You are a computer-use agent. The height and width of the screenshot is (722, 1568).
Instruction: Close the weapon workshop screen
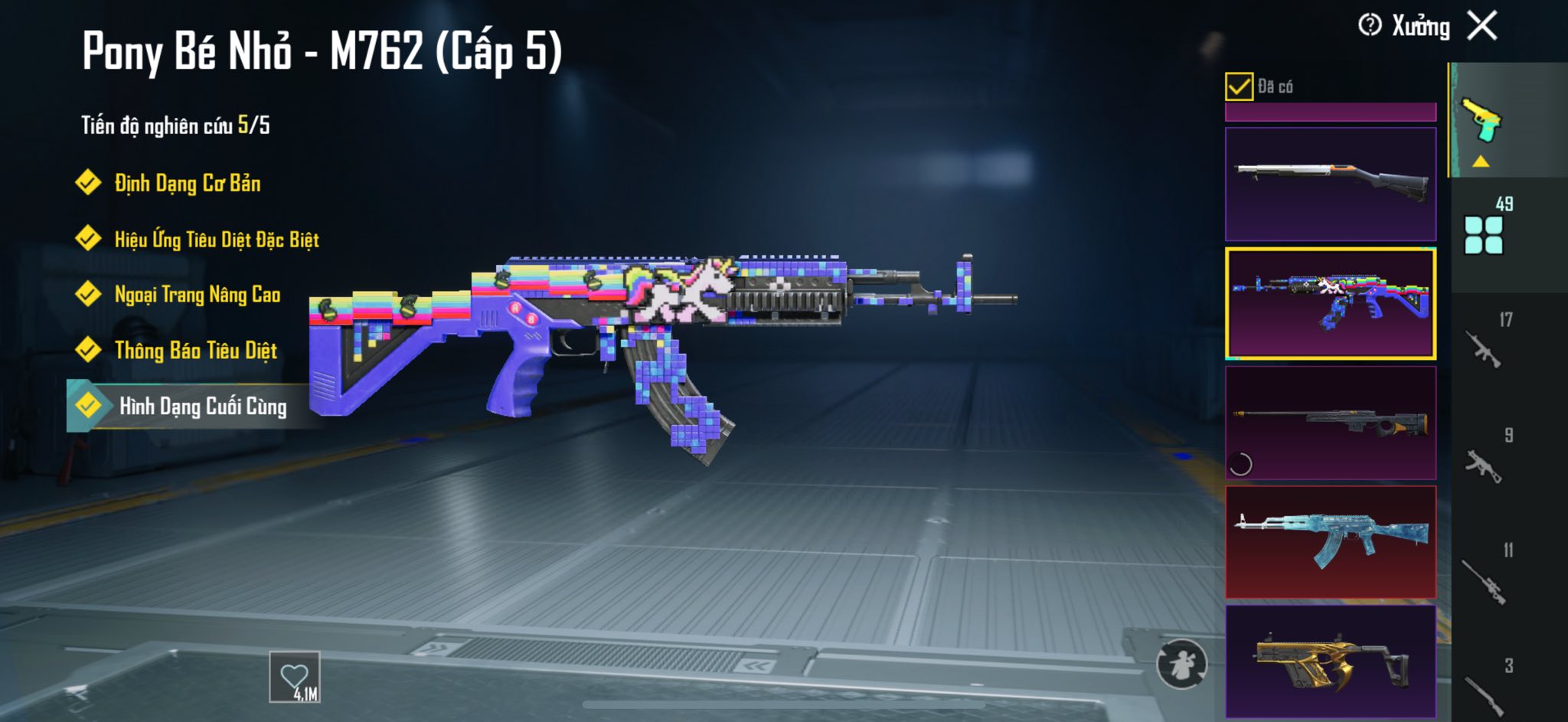point(1482,26)
